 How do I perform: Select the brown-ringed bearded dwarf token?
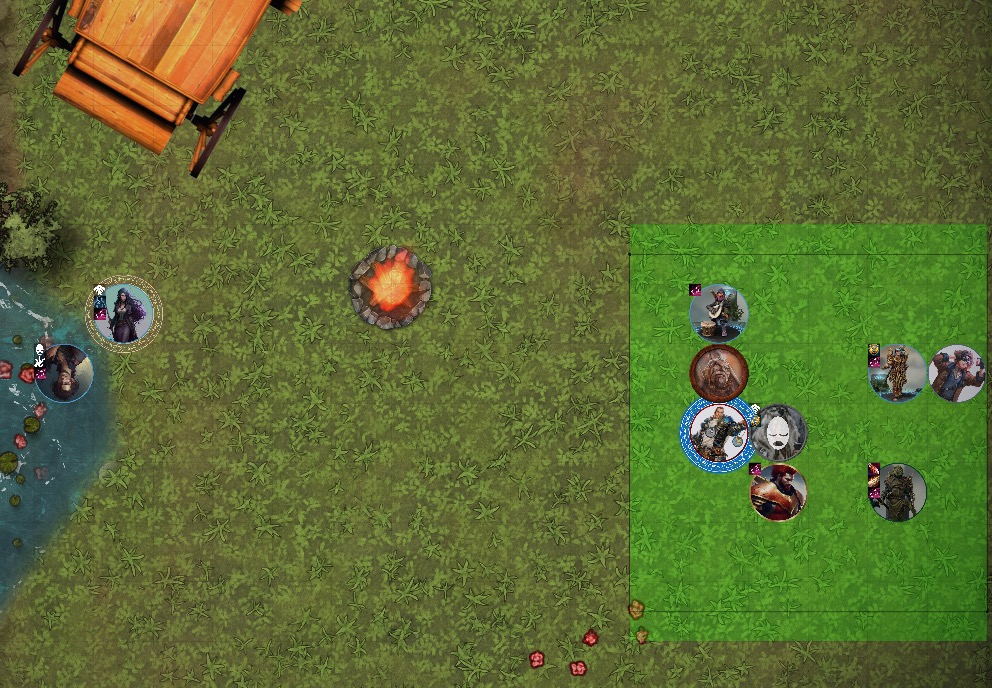point(718,372)
